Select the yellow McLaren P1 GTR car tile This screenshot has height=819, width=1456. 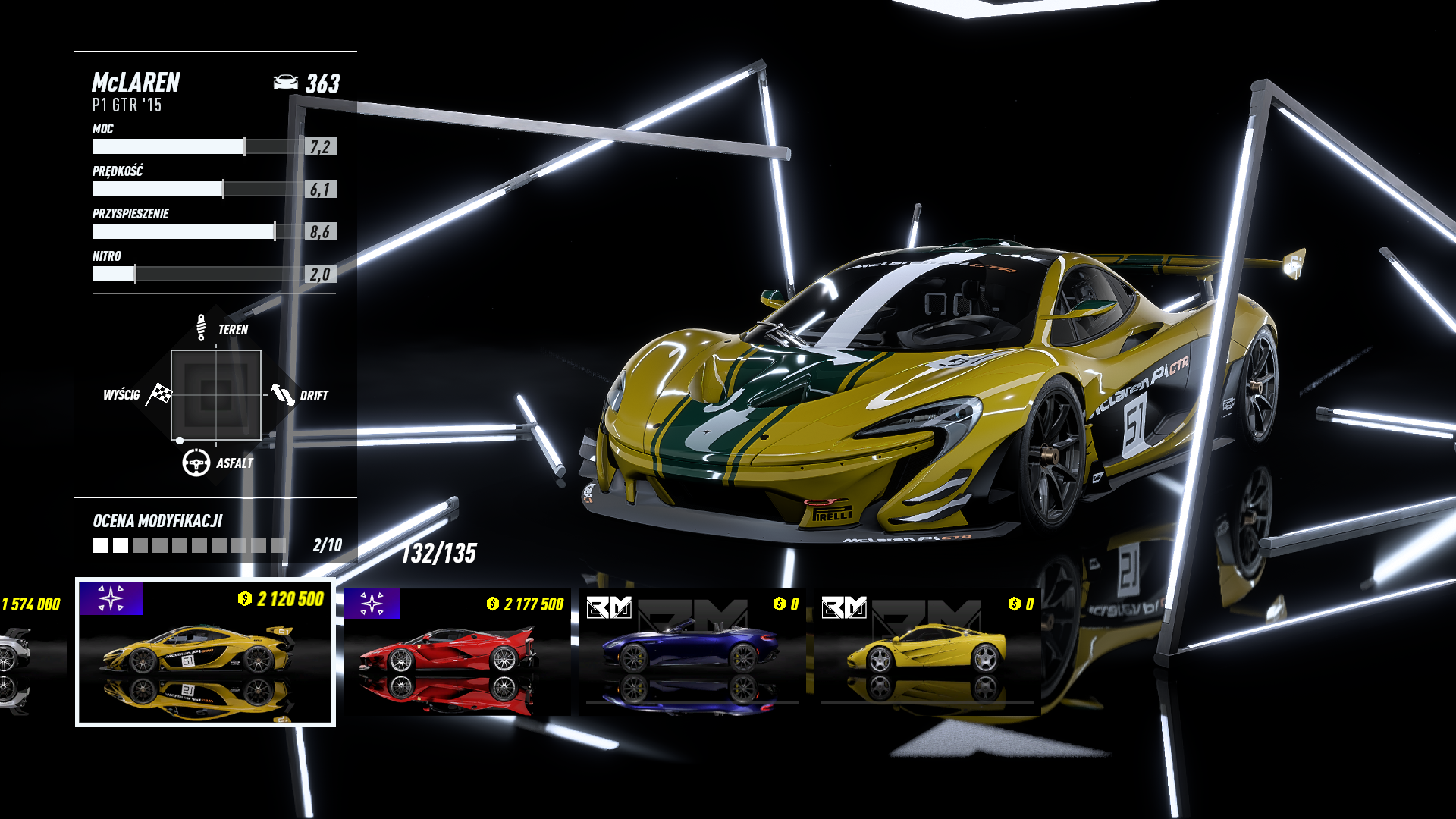[x=205, y=652]
